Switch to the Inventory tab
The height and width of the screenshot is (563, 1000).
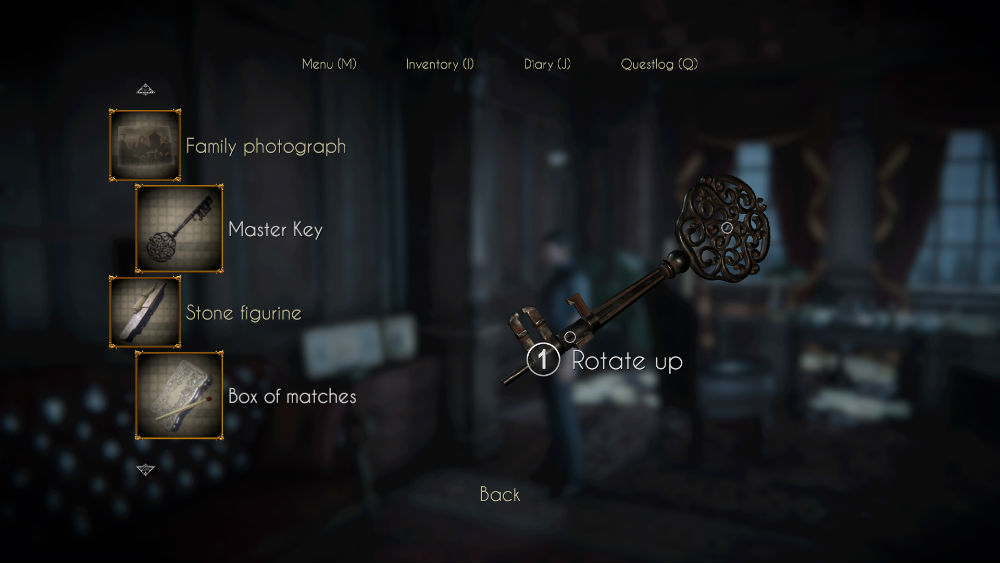point(439,64)
